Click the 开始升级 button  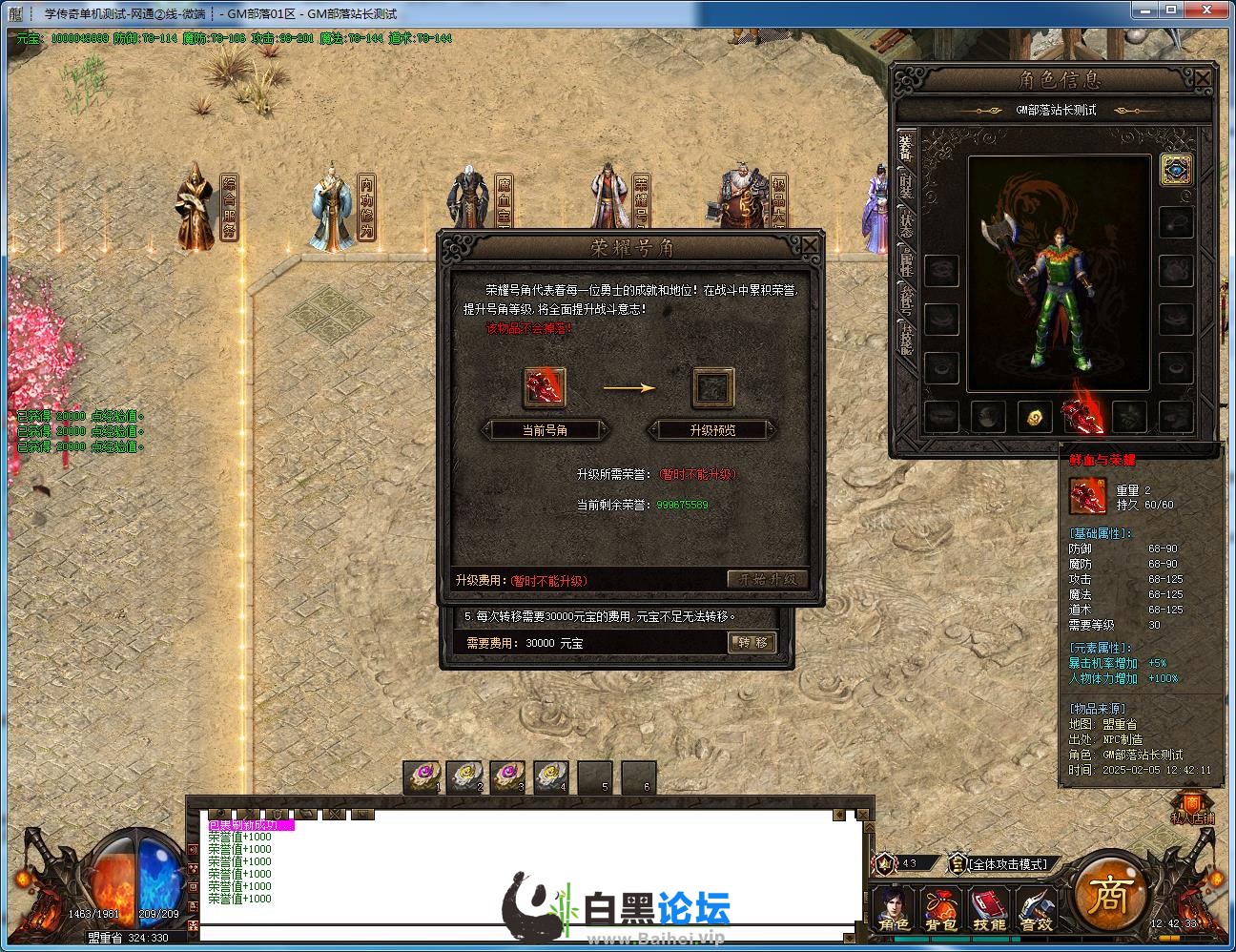click(x=768, y=579)
